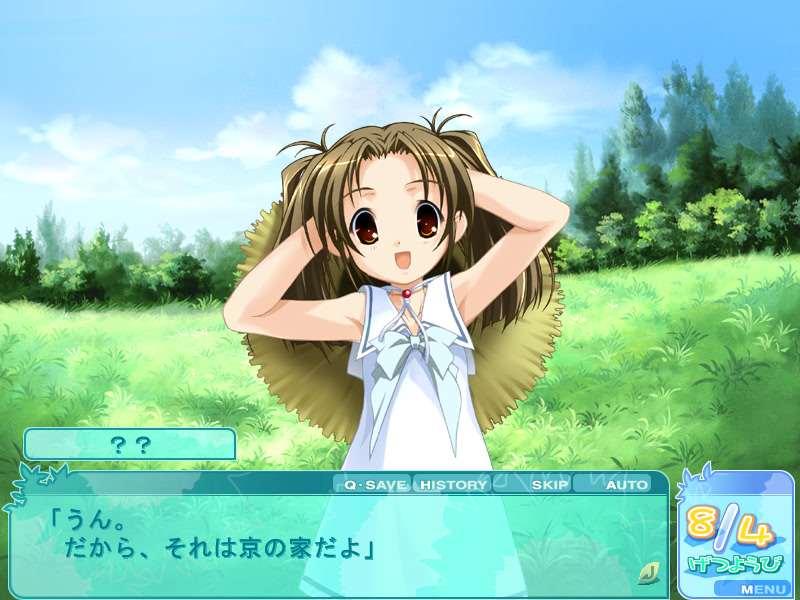Screen dimensions: 800x600
Task: Click the leaf advance-text icon
Action: [x=647, y=573]
